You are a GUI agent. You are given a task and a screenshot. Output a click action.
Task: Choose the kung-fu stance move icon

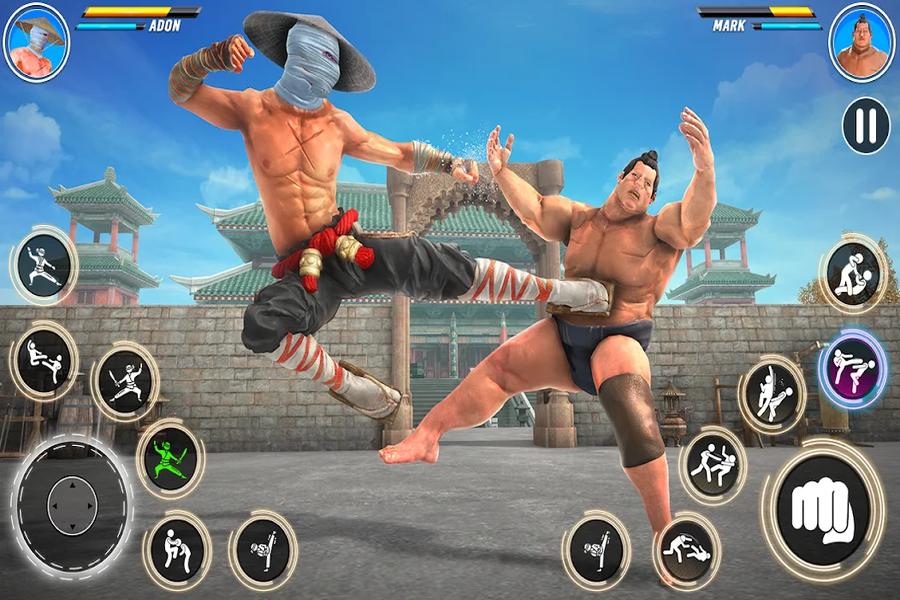click(x=42, y=264)
